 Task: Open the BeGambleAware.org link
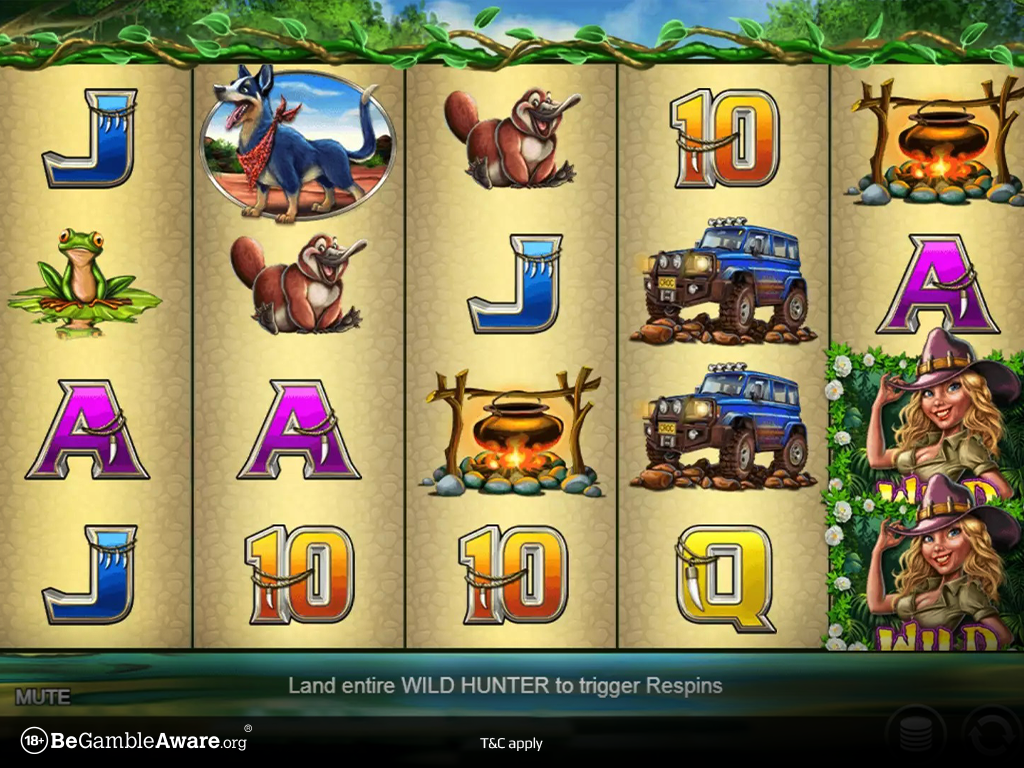coord(136,741)
